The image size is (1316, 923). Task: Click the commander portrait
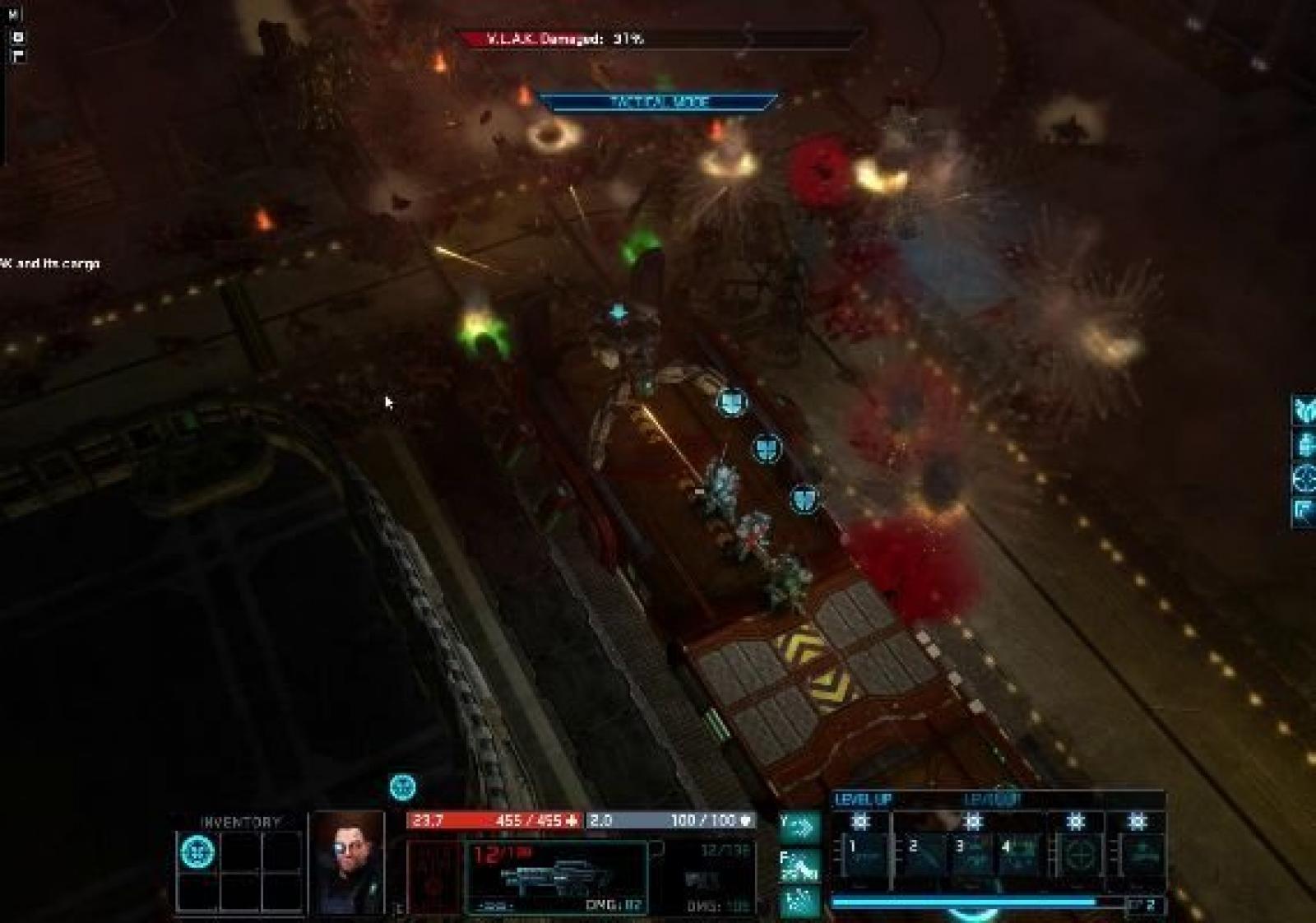(346, 861)
